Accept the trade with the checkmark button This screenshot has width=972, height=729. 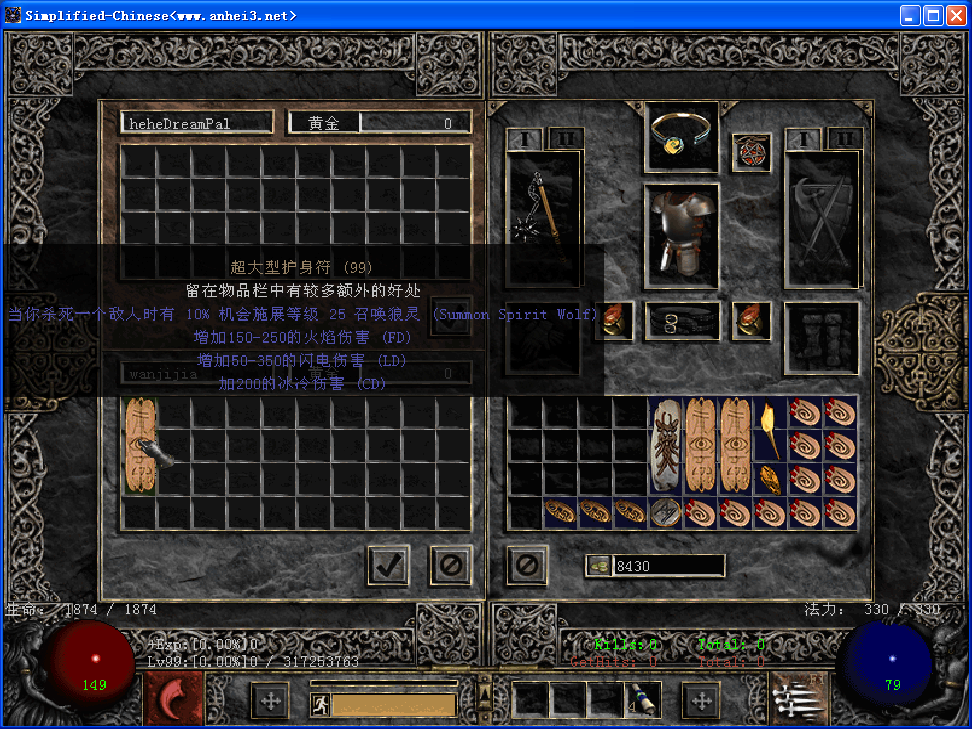pos(388,566)
